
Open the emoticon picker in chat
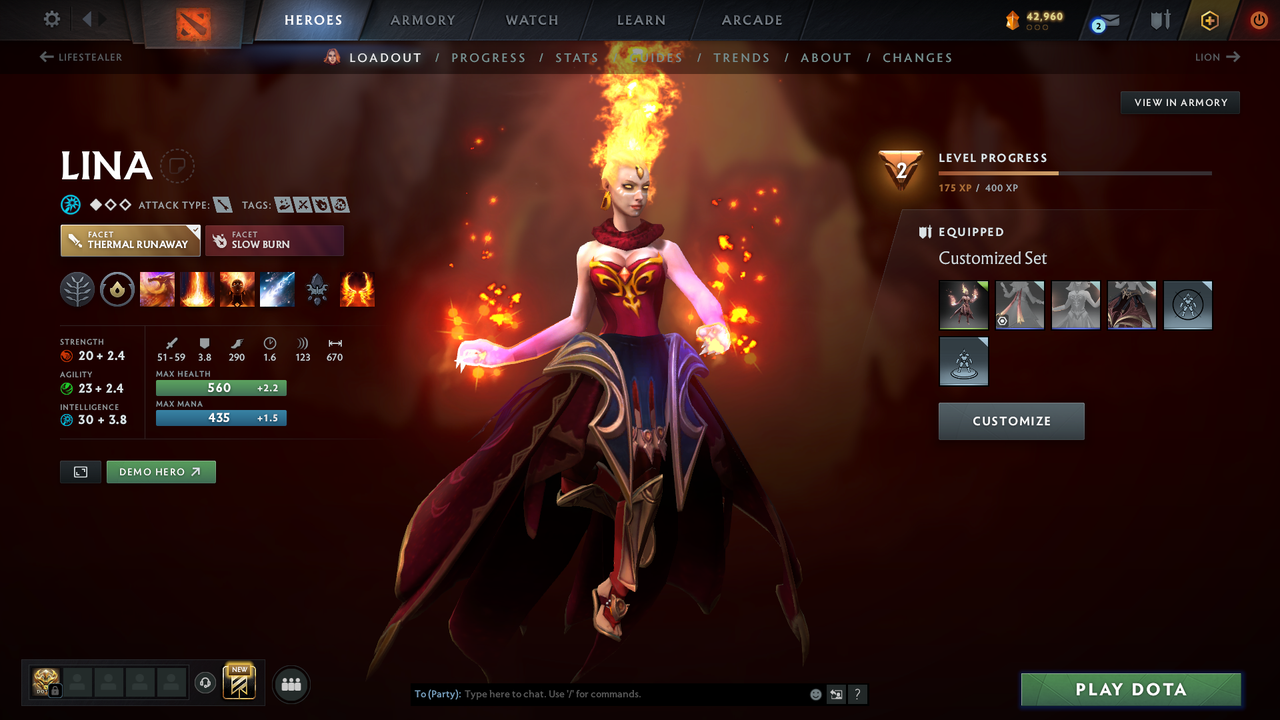point(815,693)
